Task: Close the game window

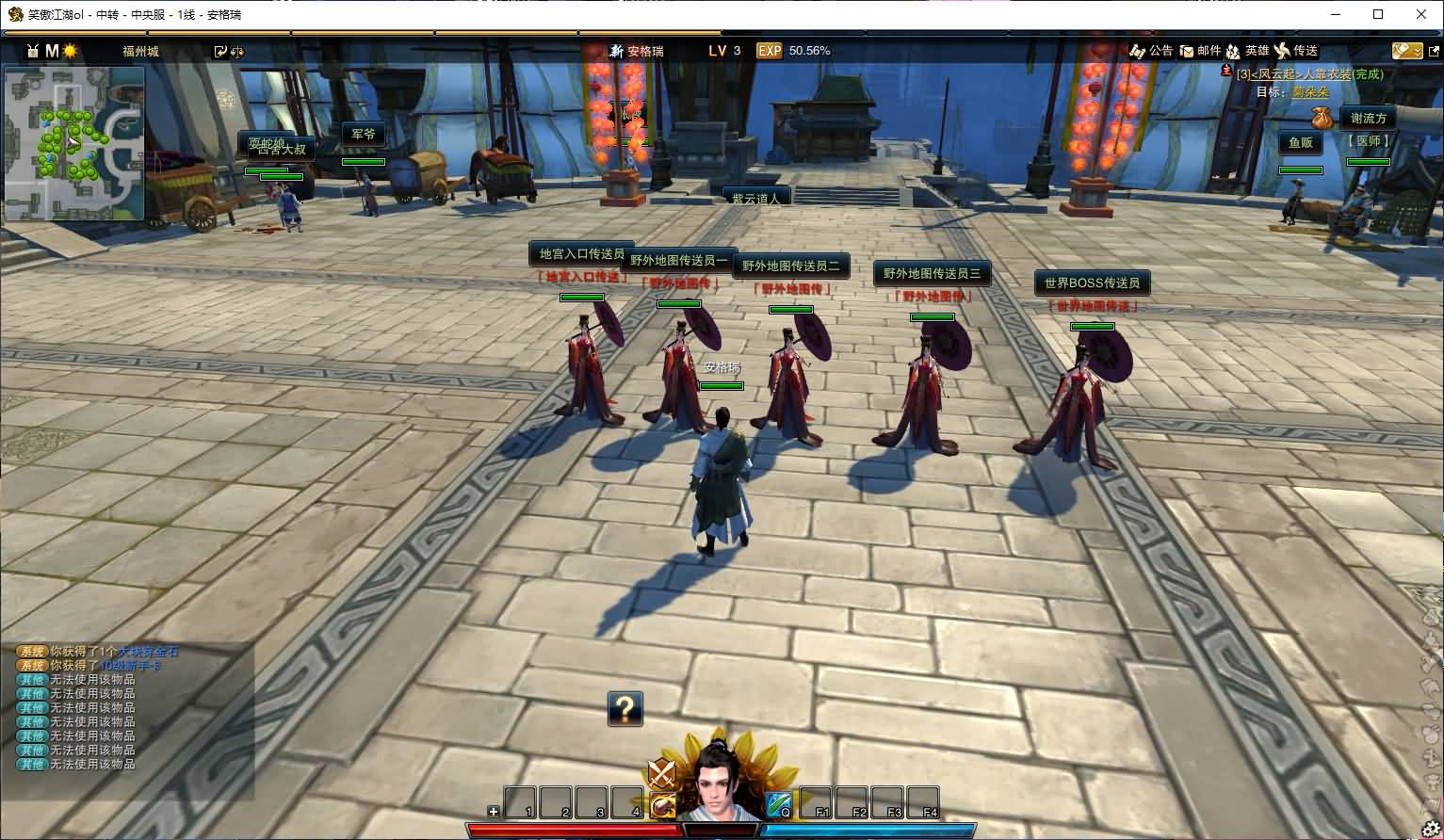Action: point(1421,14)
